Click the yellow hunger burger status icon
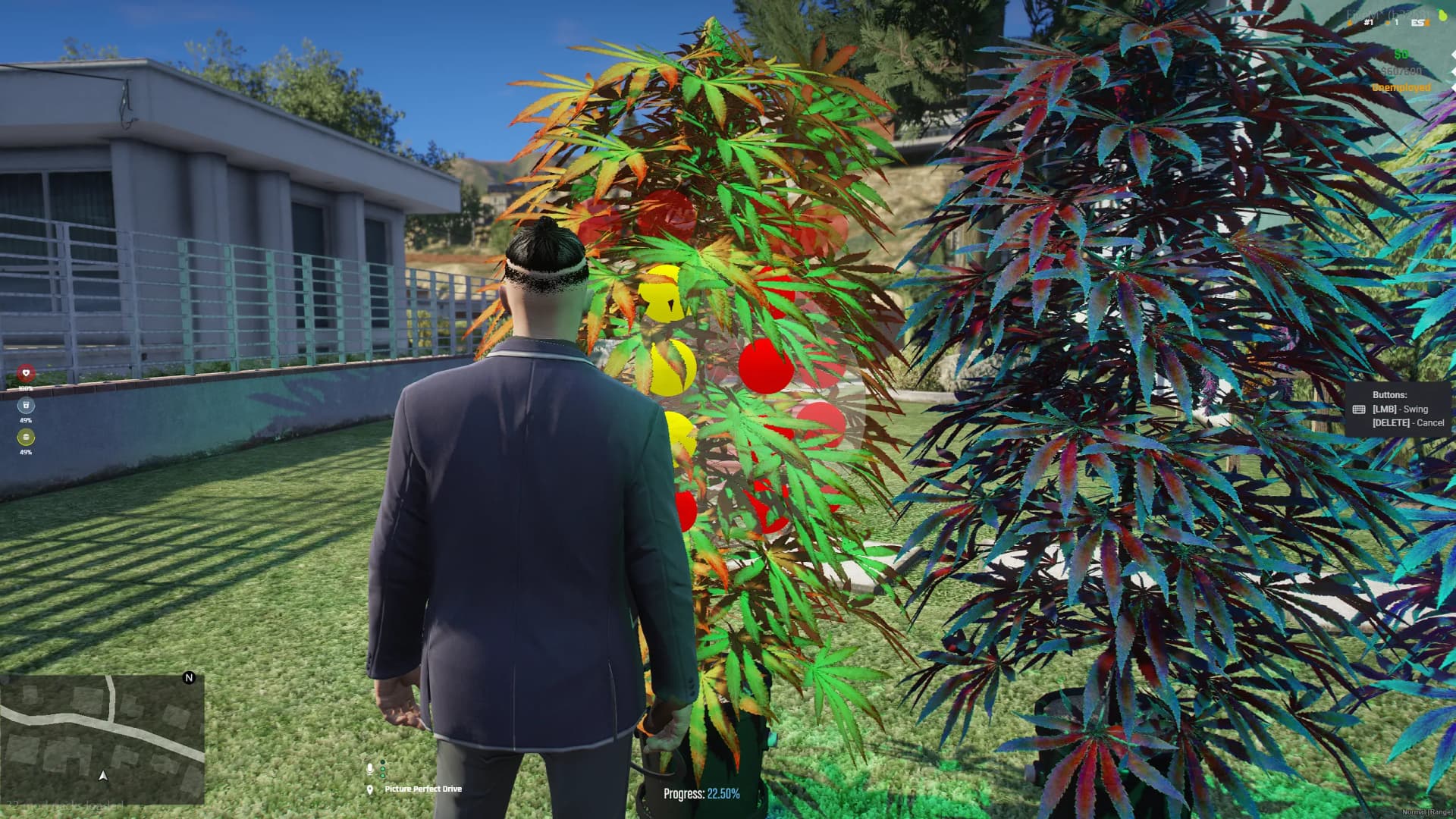The width and height of the screenshot is (1456, 819). coord(26,438)
